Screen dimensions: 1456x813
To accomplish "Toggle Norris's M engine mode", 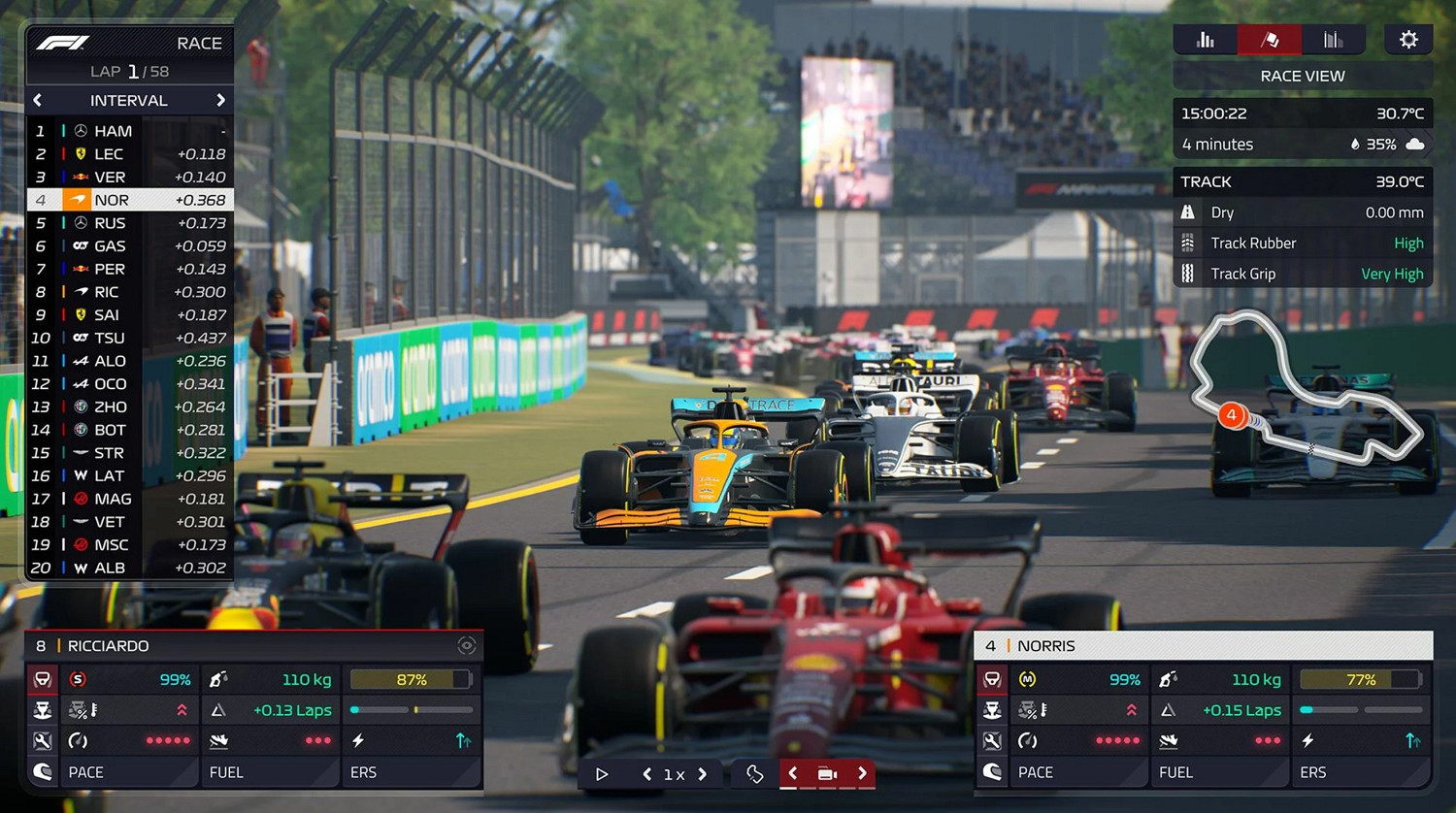I will [x=1027, y=679].
